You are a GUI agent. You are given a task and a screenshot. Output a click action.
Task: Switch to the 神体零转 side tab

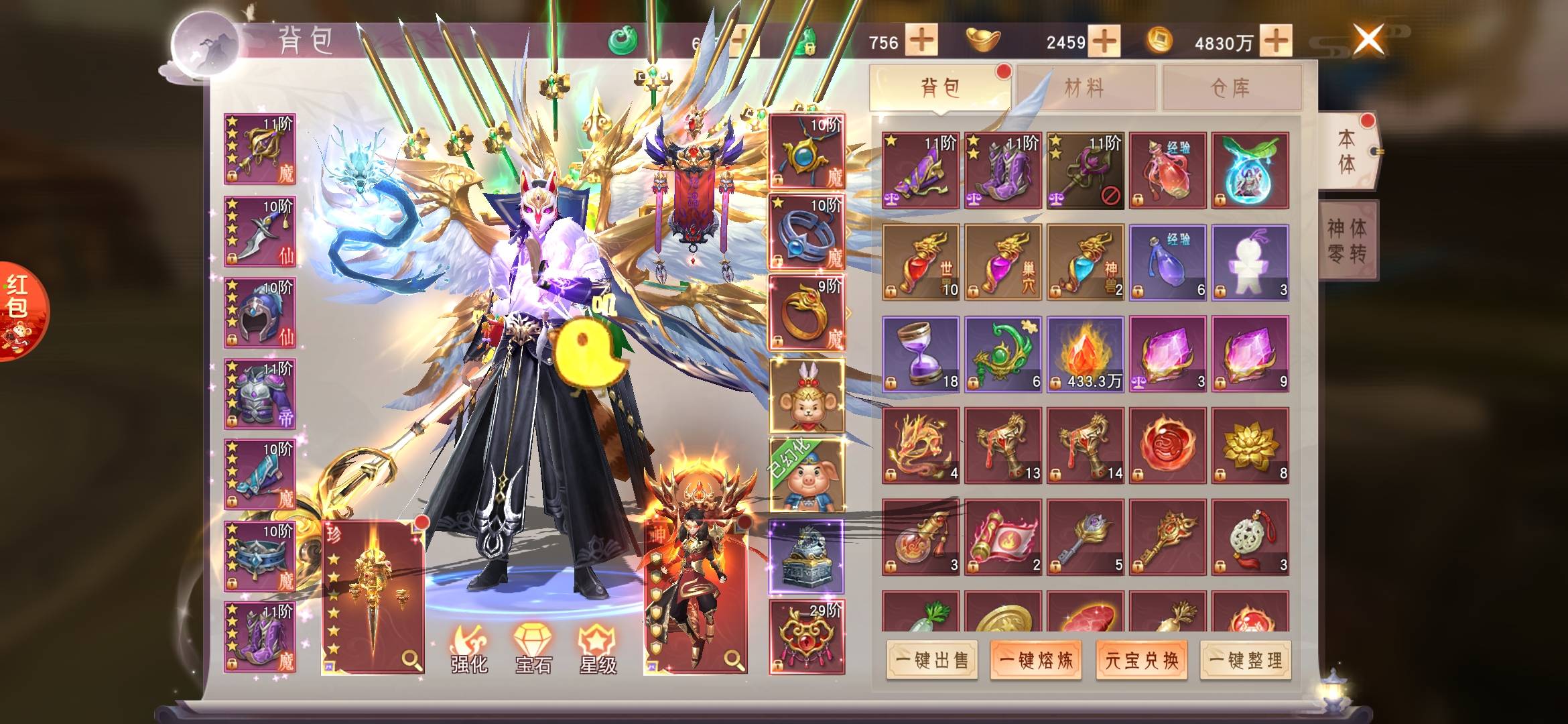[1348, 240]
